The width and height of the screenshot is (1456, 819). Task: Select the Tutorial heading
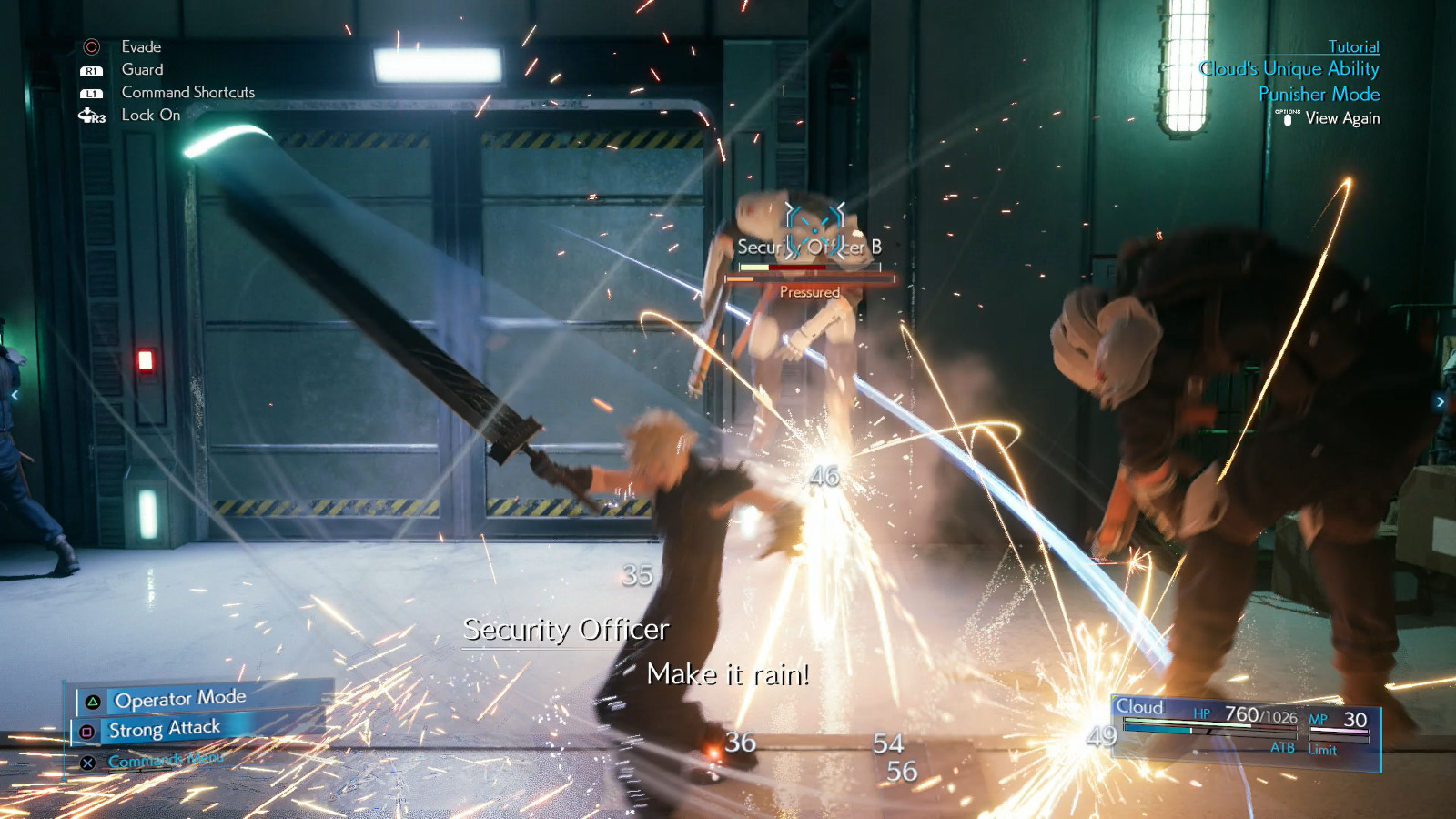[x=1355, y=46]
